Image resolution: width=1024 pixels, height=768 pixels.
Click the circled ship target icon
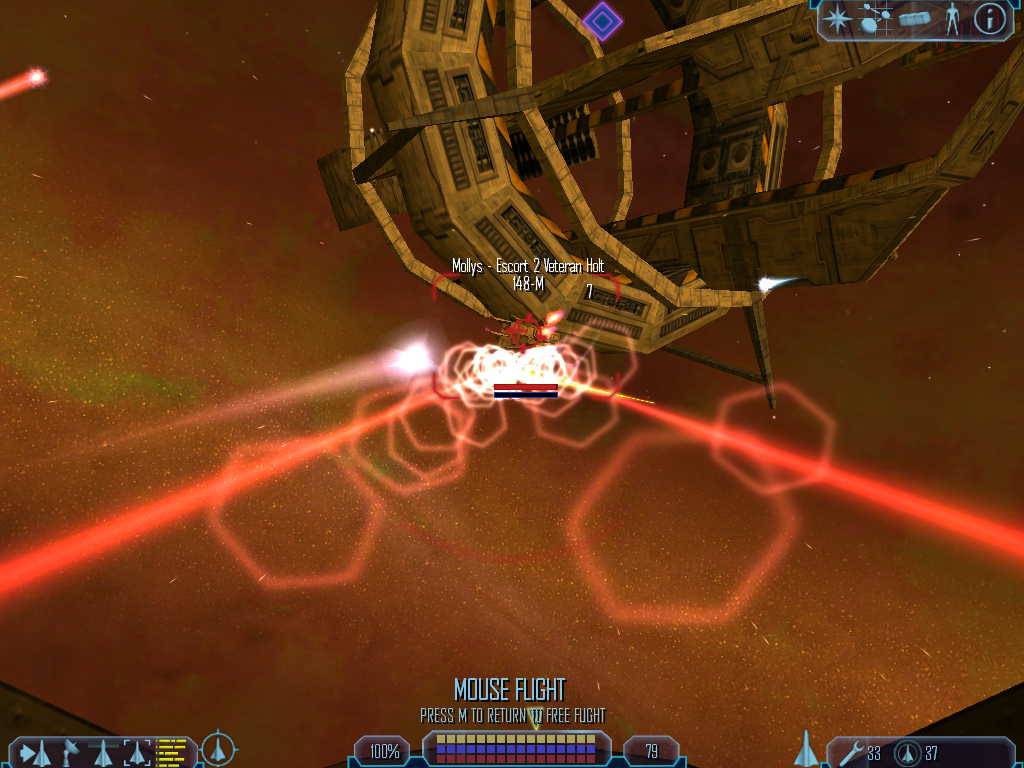218,749
